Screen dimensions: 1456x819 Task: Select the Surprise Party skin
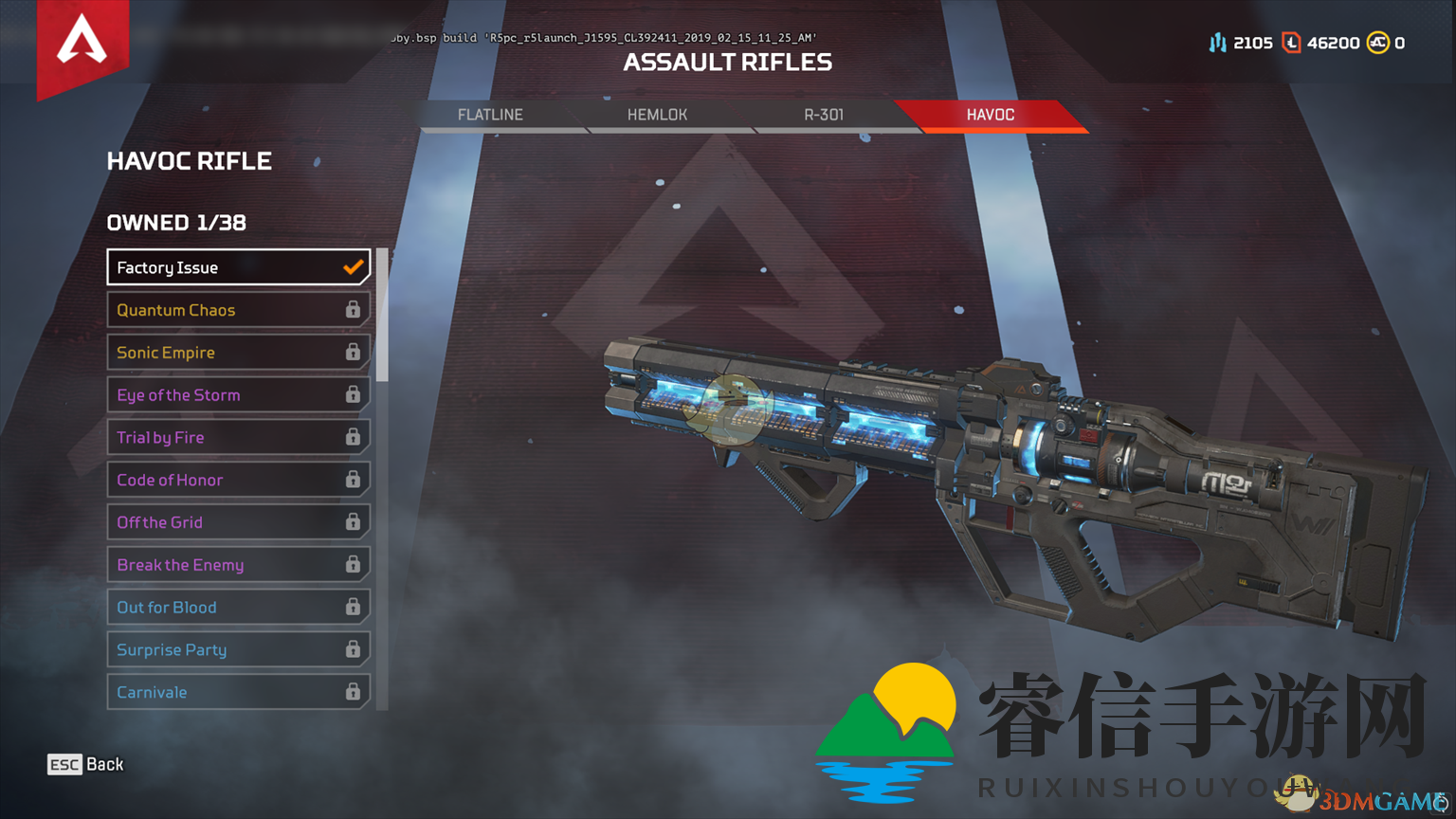[238, 650]
